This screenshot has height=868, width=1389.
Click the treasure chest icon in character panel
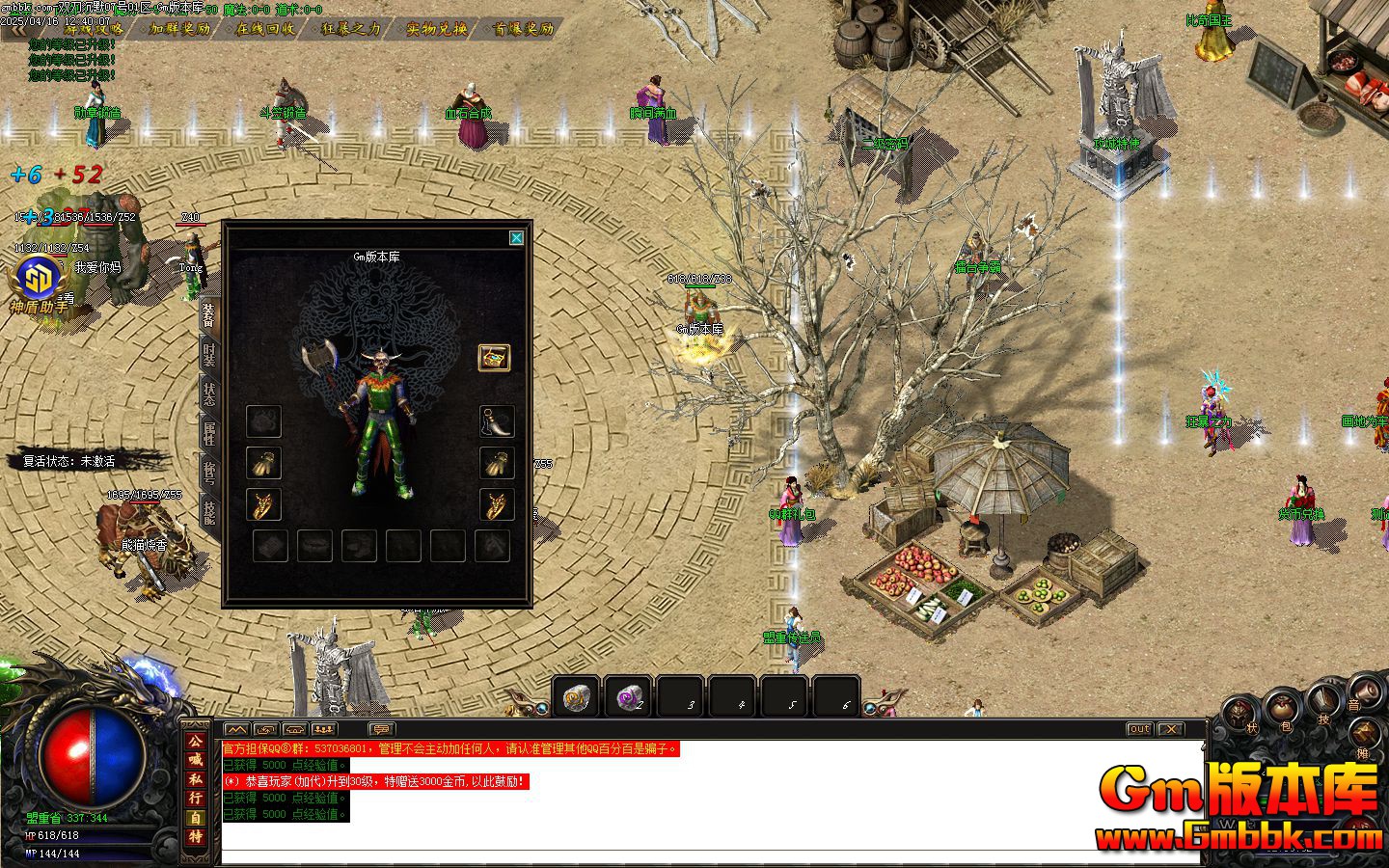[x=494, y=358]
